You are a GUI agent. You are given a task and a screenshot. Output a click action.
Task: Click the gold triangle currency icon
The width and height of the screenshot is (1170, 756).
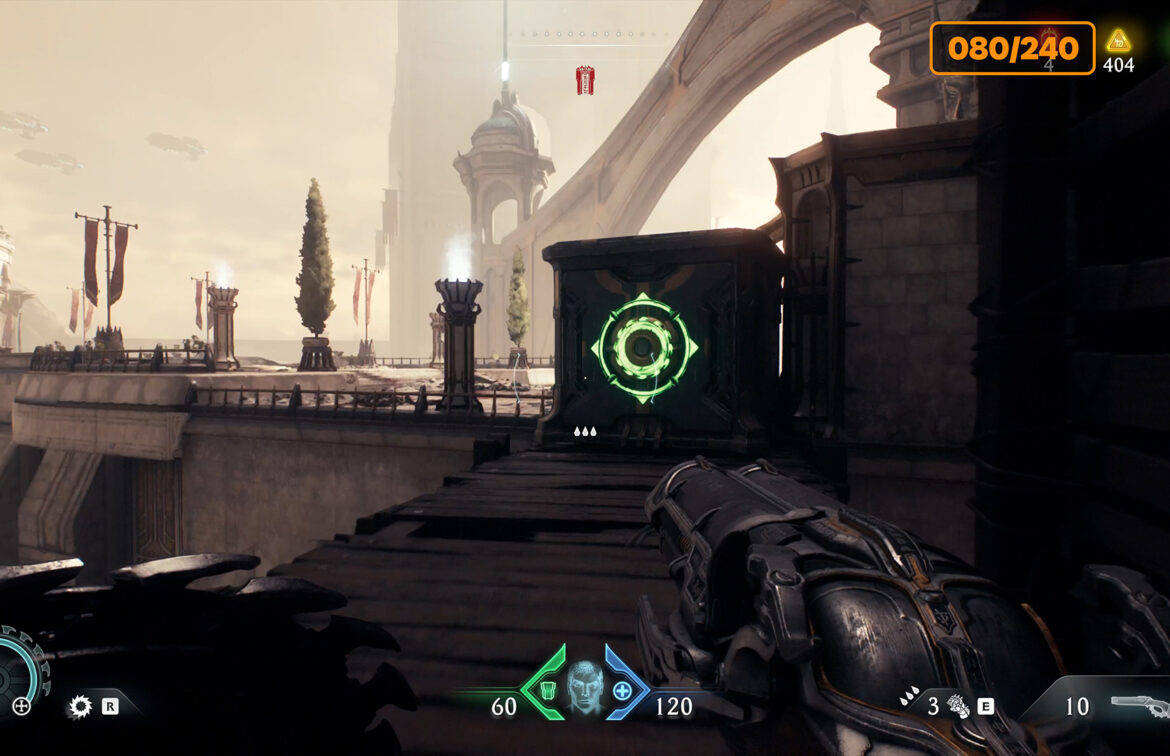1118,41
